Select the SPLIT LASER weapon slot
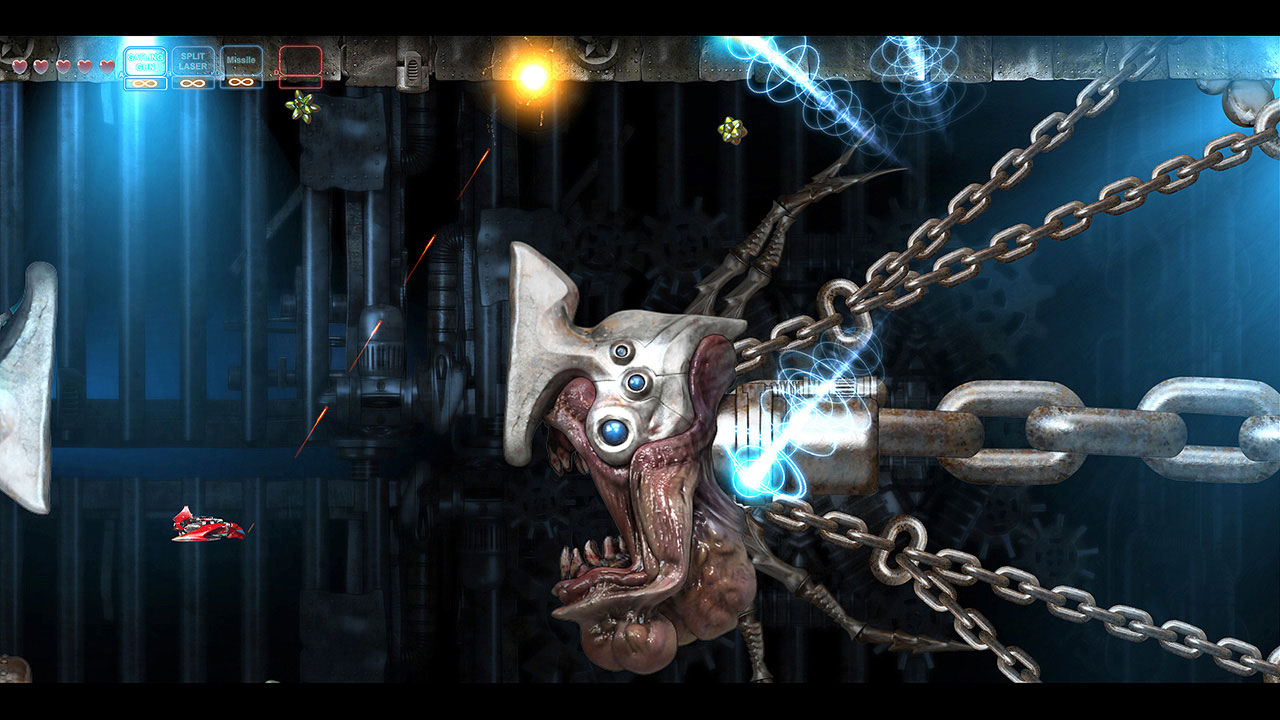 pyautogui.click(x=192, y=61)
